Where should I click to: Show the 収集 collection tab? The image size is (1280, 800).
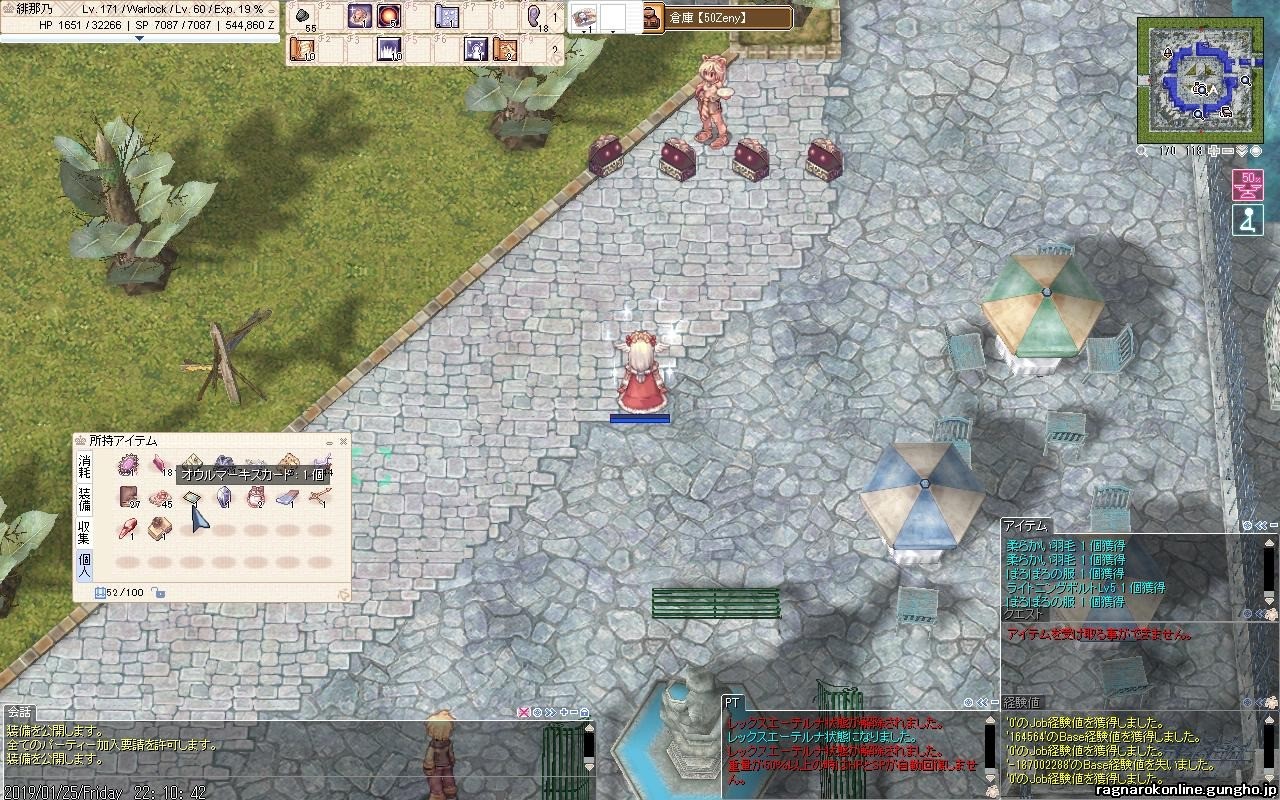coord(85,532)
